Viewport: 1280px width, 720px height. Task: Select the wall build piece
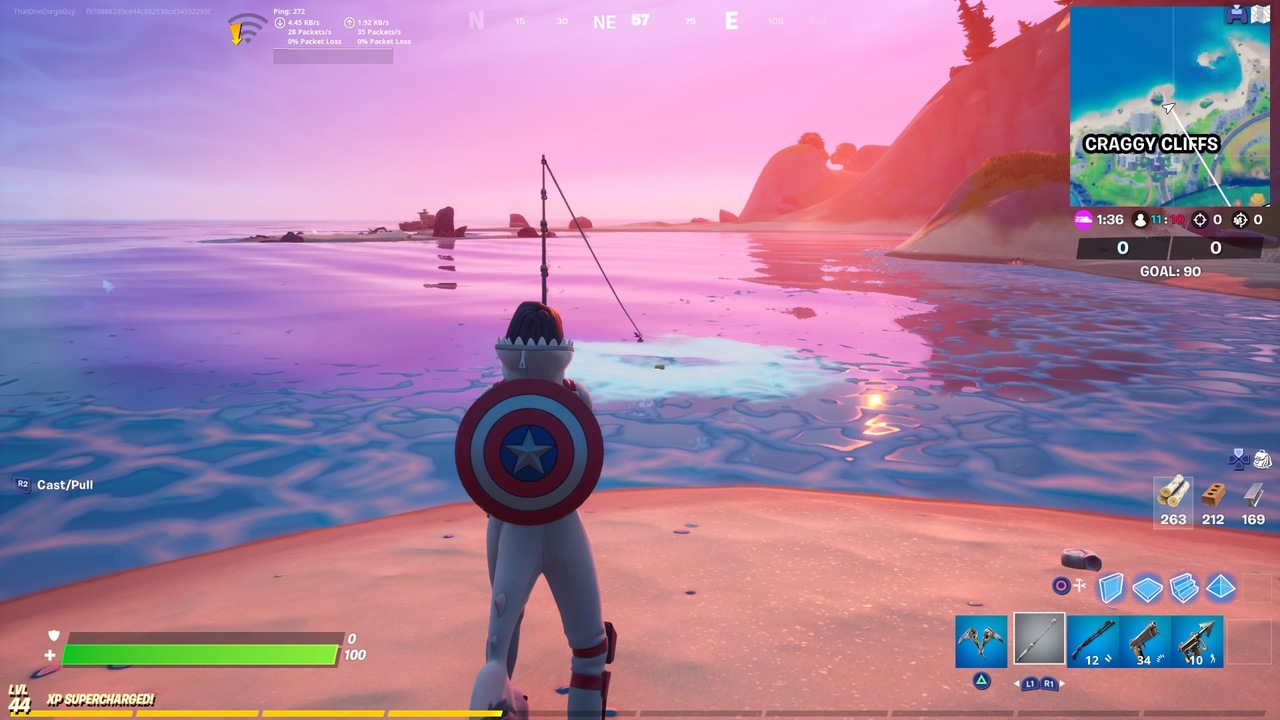coord(1111,588)
